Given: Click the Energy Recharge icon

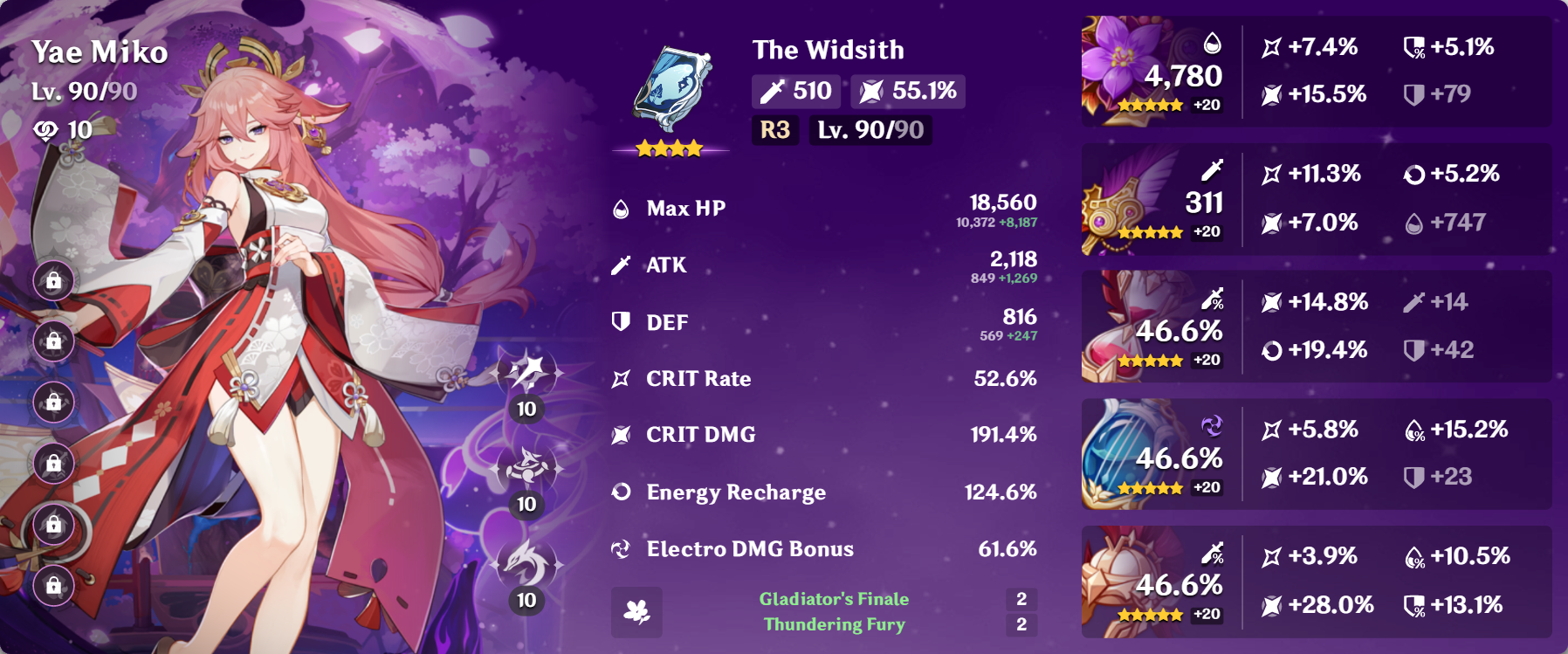Looking at the screenshot, I should coord(621,492).
